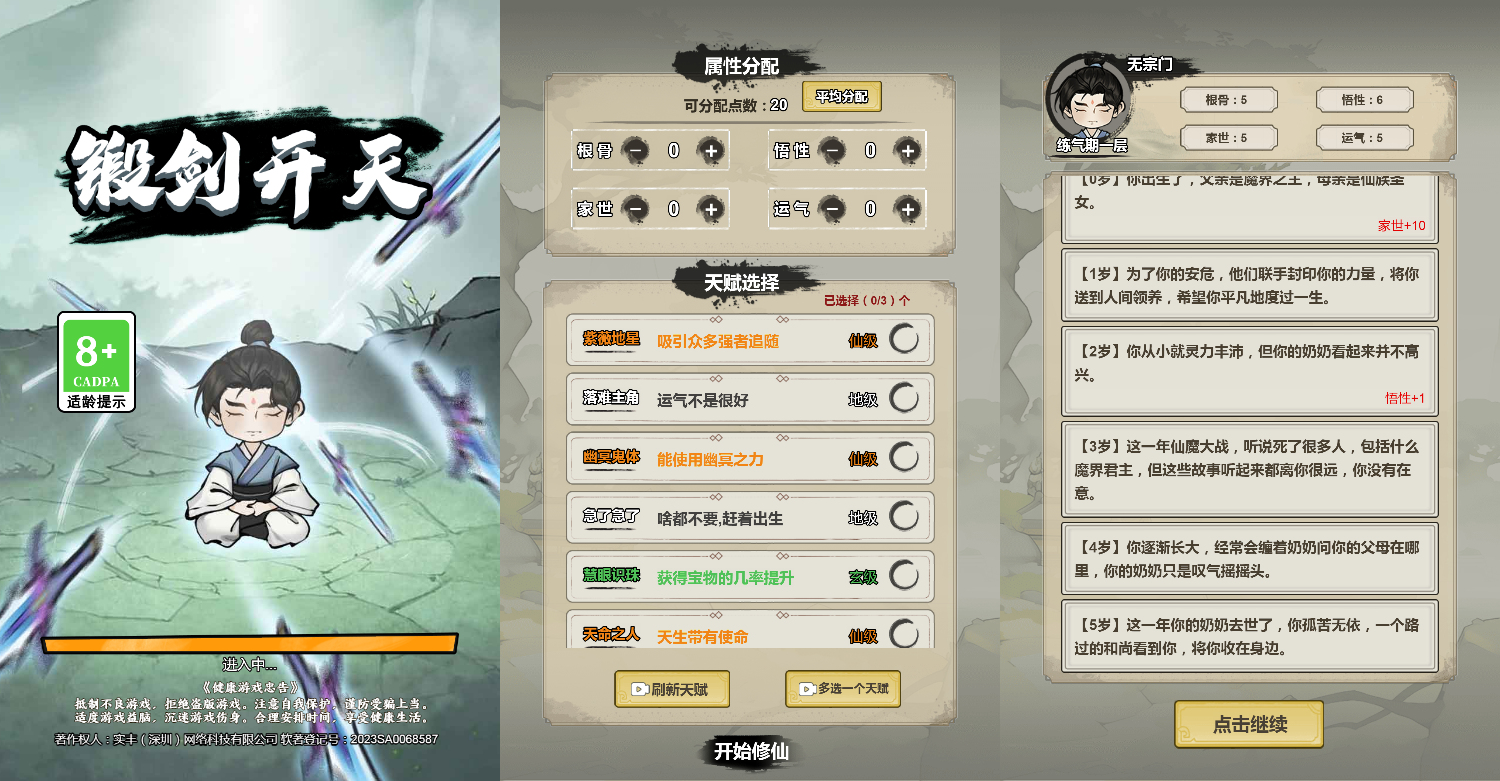Select the 天命之人 talent circle
The width and height of the screenshot is (1500, 781).
point(903,632)
